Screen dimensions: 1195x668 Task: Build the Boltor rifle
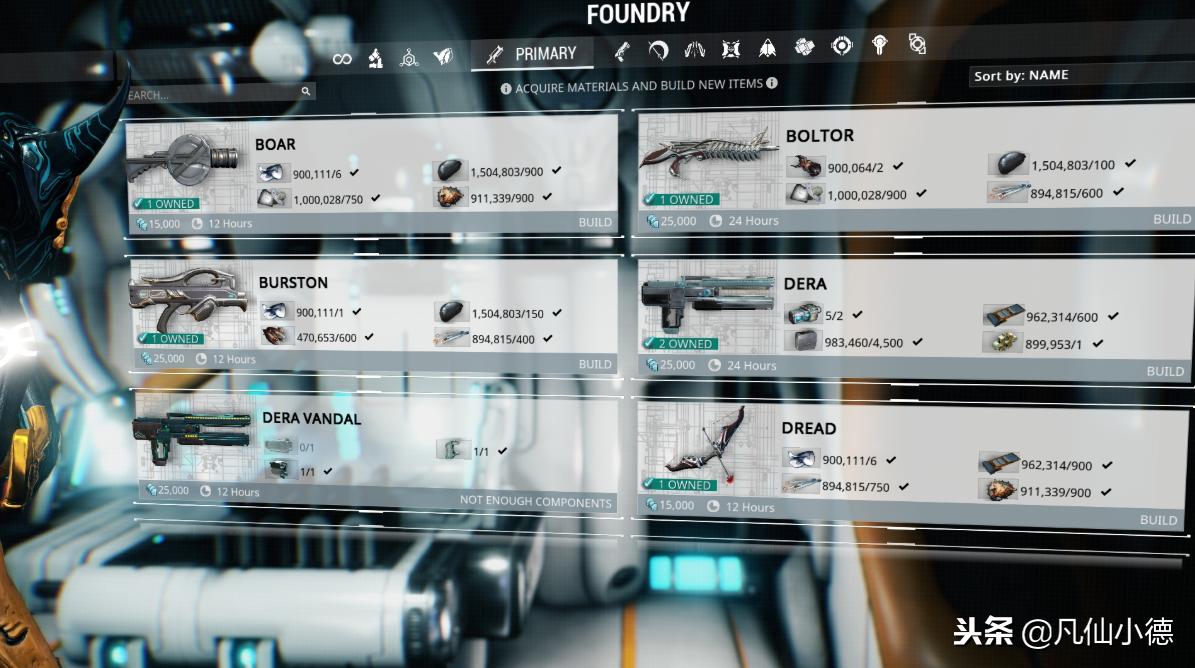pos(1172,219)
